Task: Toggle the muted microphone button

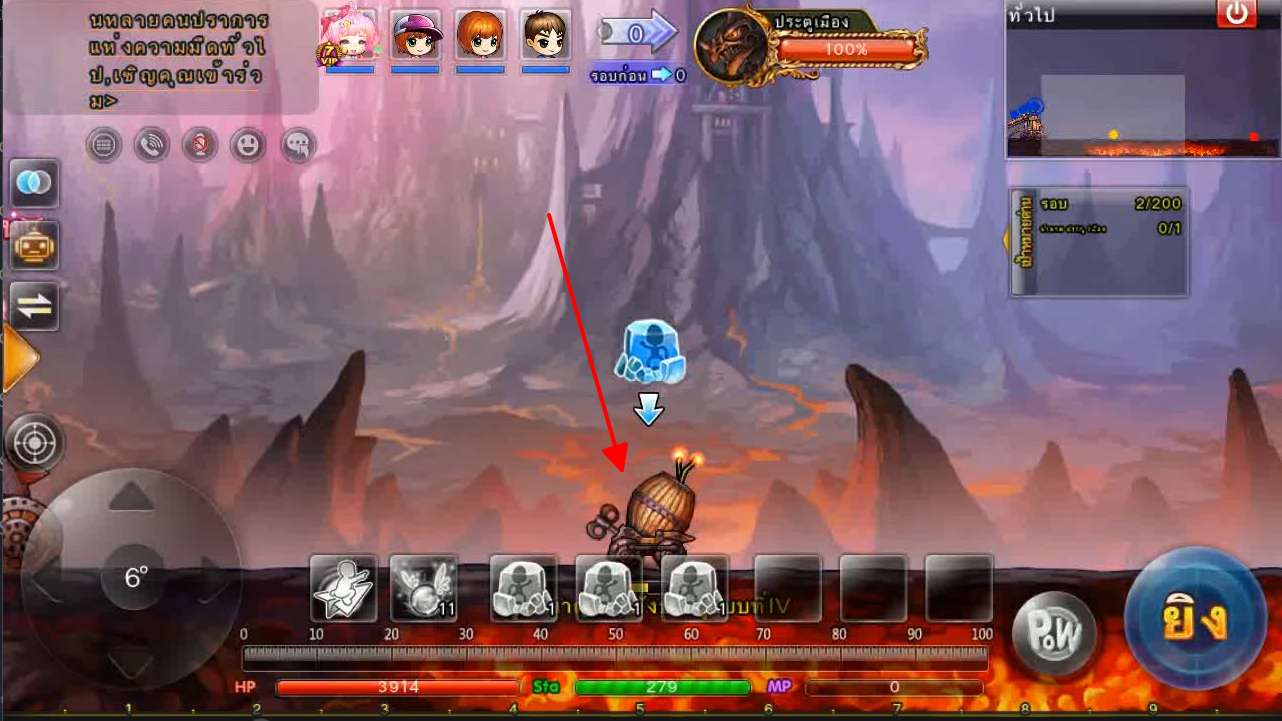Action: (x=199, y=146)
